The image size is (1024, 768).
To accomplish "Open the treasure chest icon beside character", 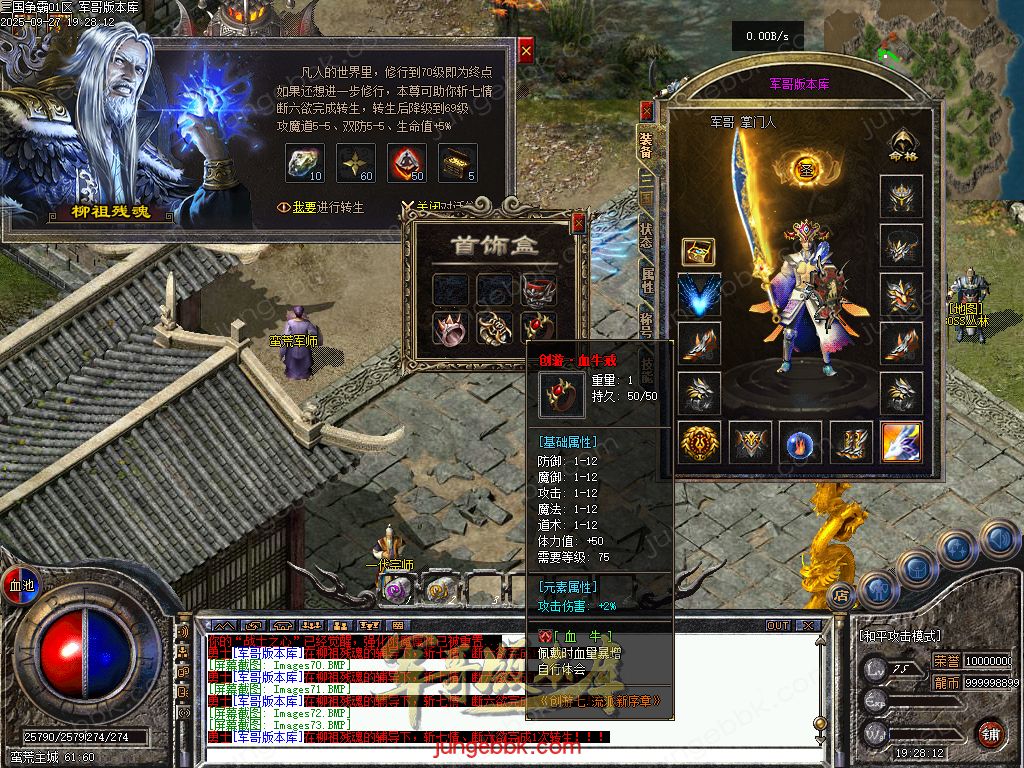I will pyautogui.click(x=697, y=251).
